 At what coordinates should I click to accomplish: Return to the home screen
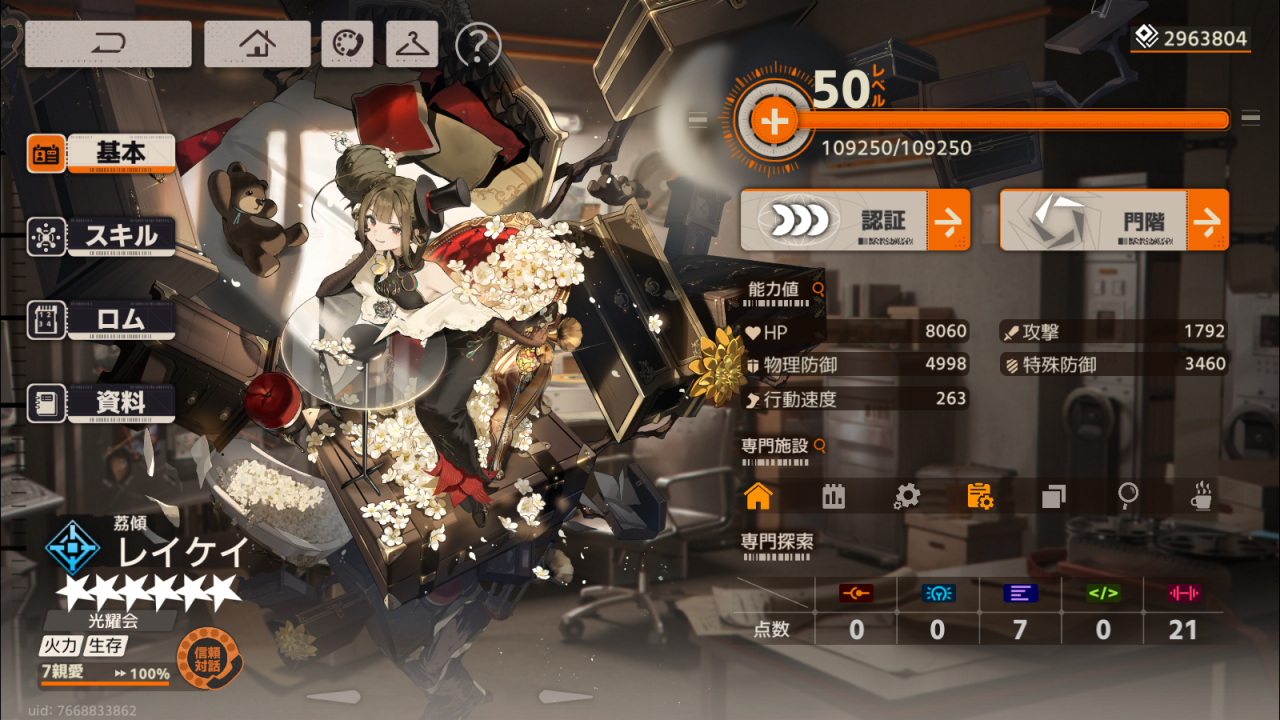[257, 44]
